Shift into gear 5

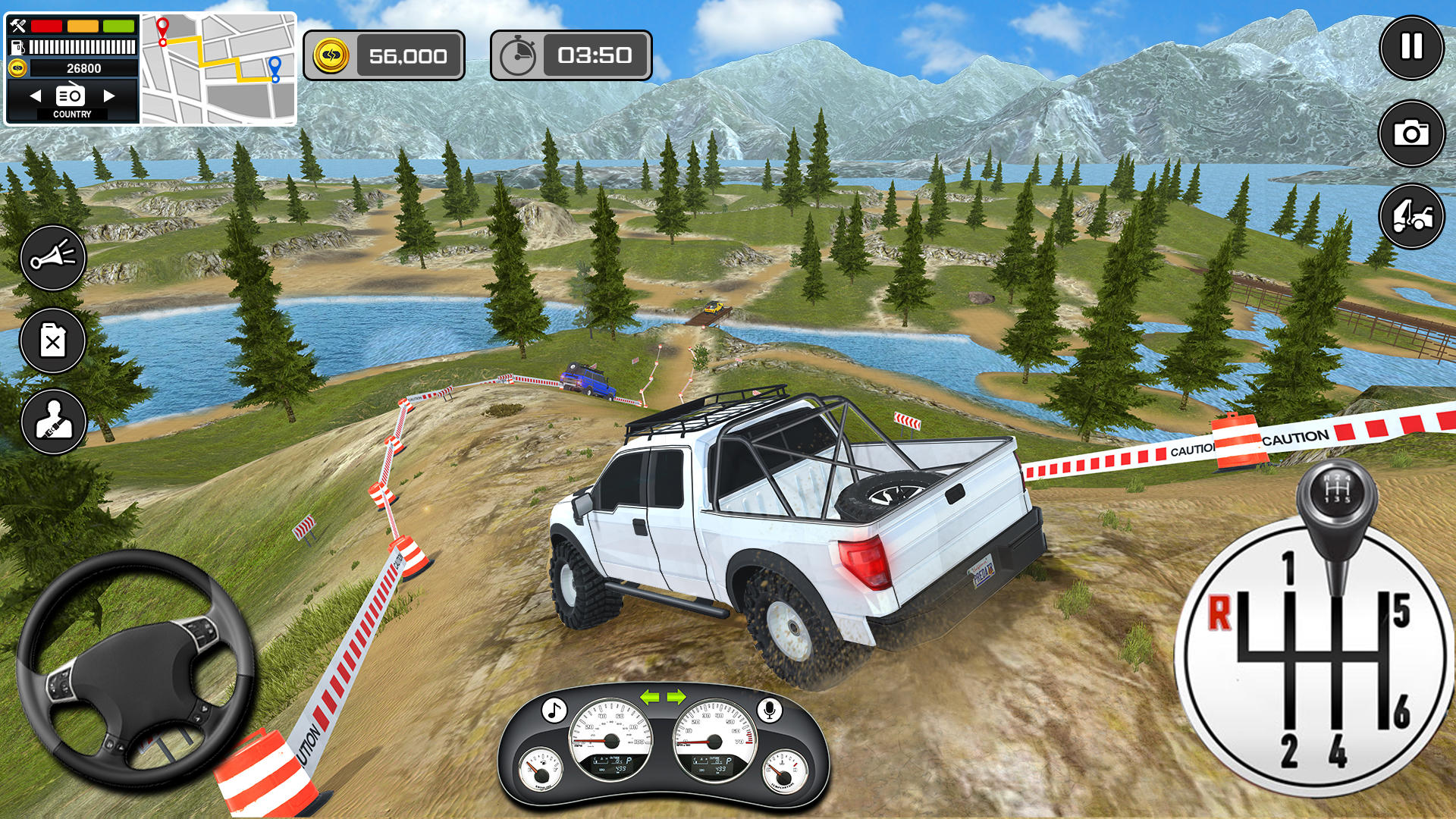pyautogui.click(x=1401, y=611)
